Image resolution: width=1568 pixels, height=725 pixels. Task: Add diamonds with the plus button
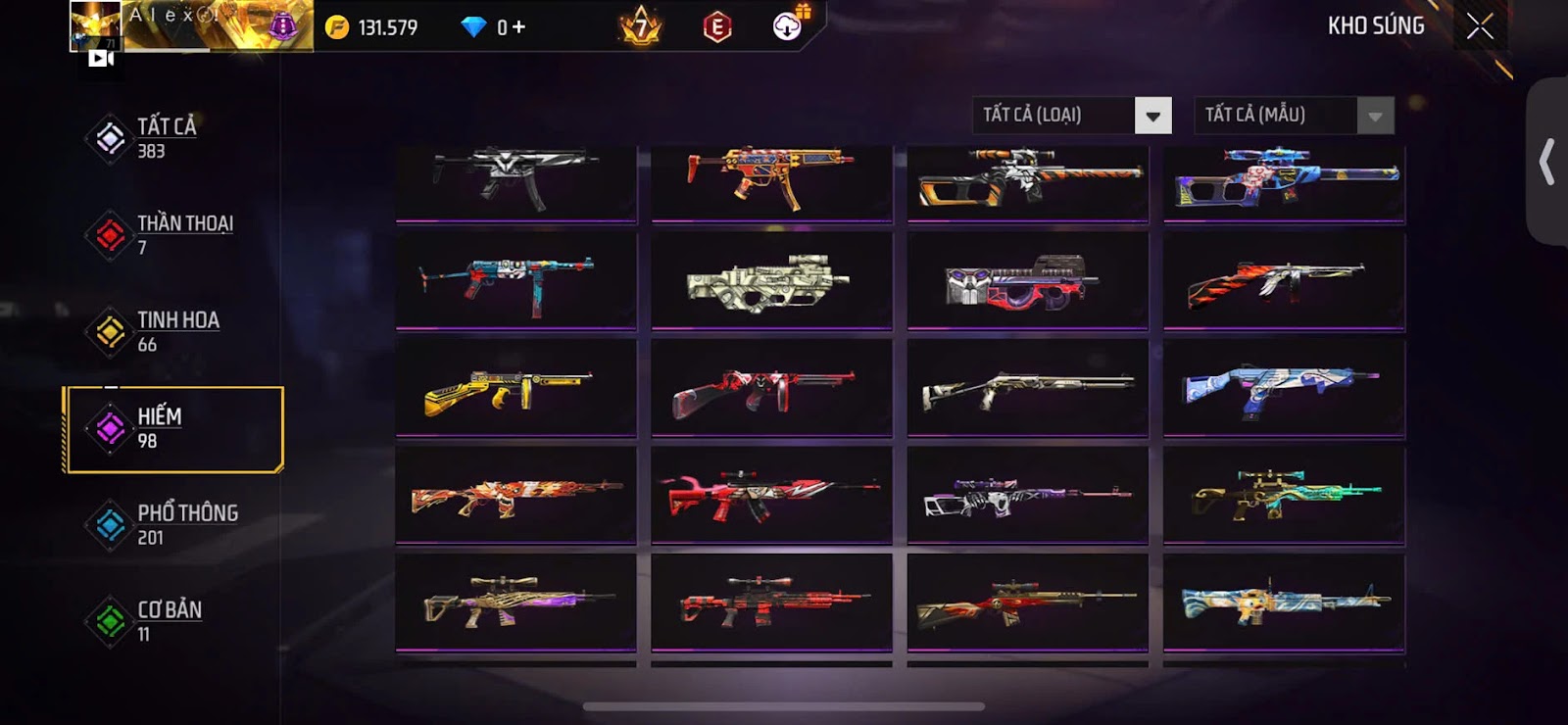coord(518,27)
